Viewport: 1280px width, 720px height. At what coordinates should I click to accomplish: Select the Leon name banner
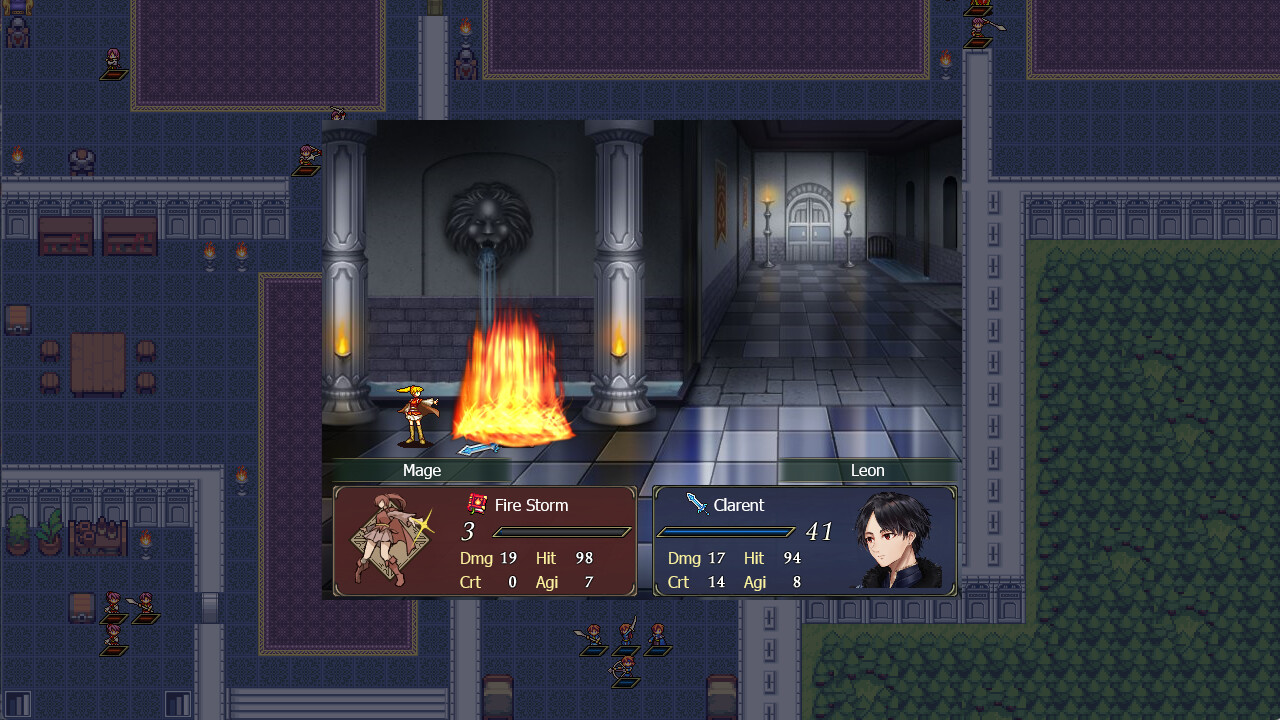867,470
